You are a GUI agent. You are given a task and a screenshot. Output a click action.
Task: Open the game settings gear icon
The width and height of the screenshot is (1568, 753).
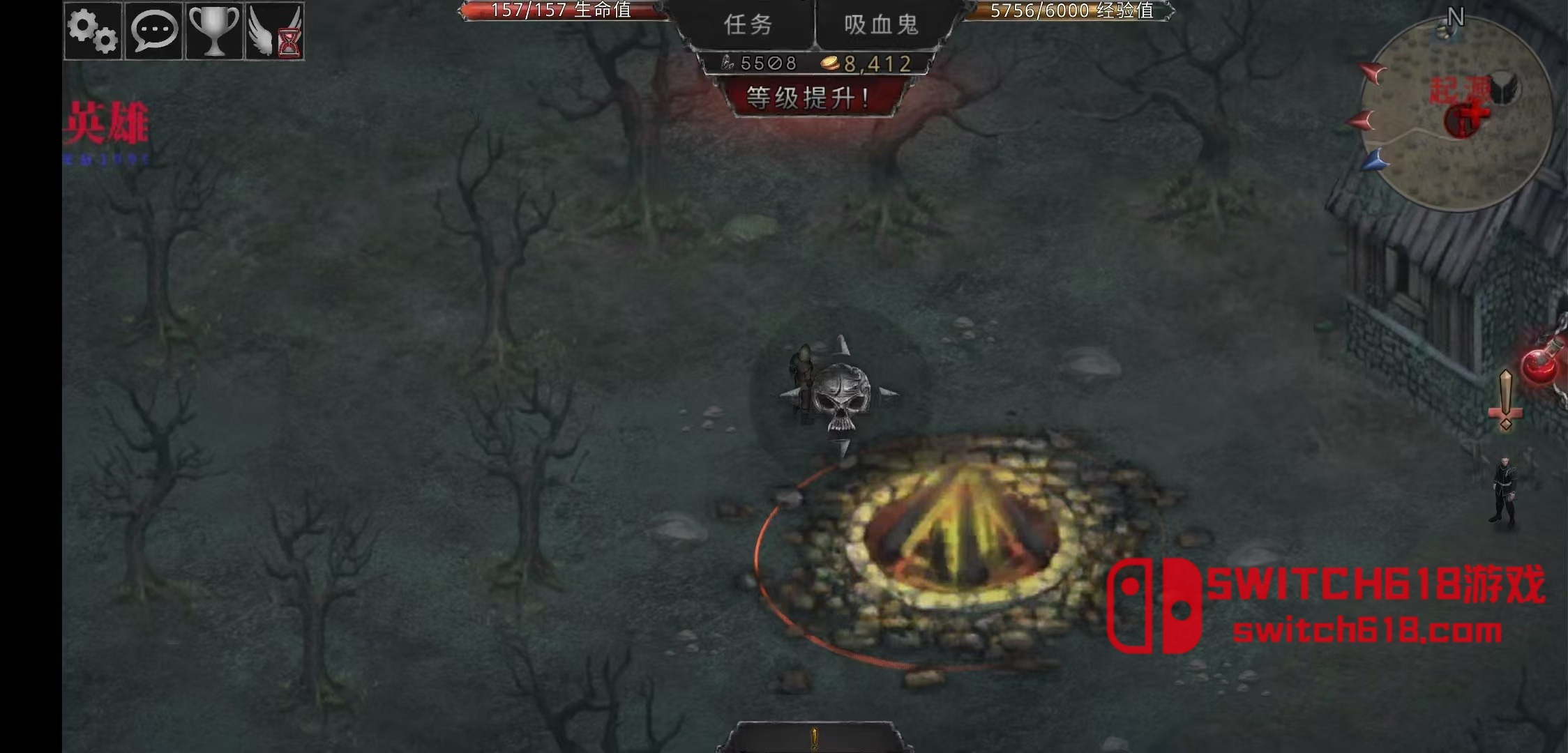91,31
